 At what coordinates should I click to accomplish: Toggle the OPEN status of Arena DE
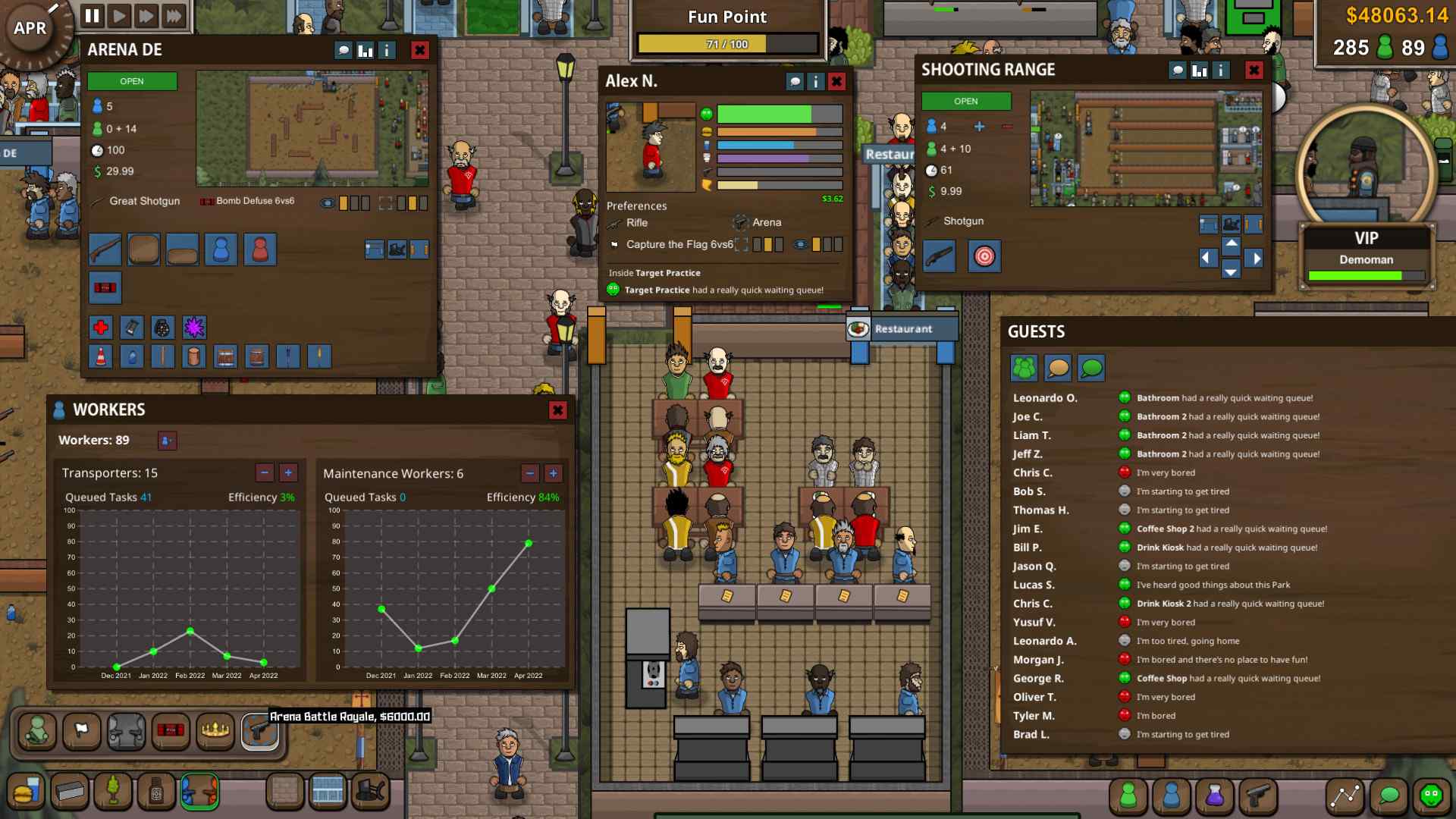coord(132,80)
